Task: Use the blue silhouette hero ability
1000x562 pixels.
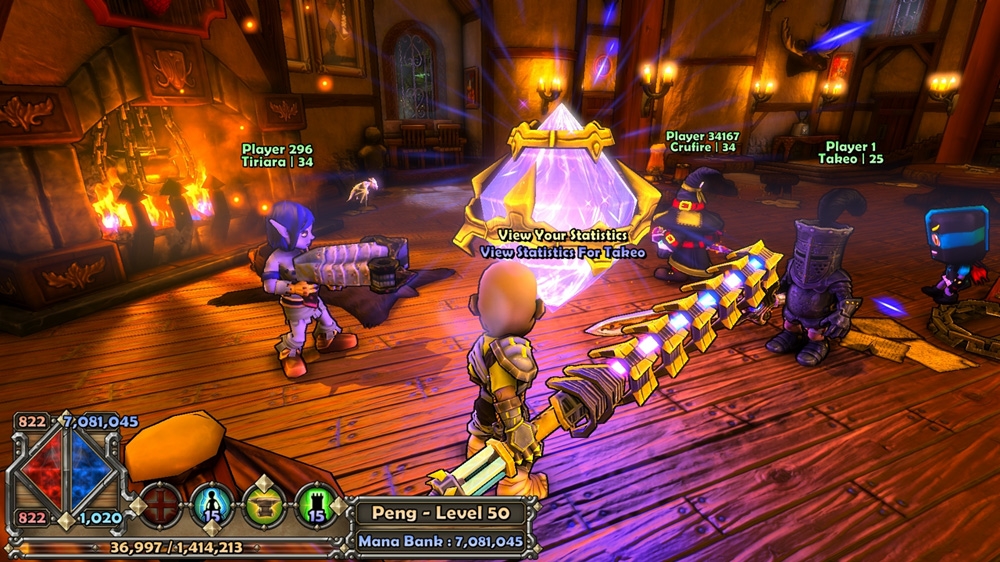Action: 211,505
